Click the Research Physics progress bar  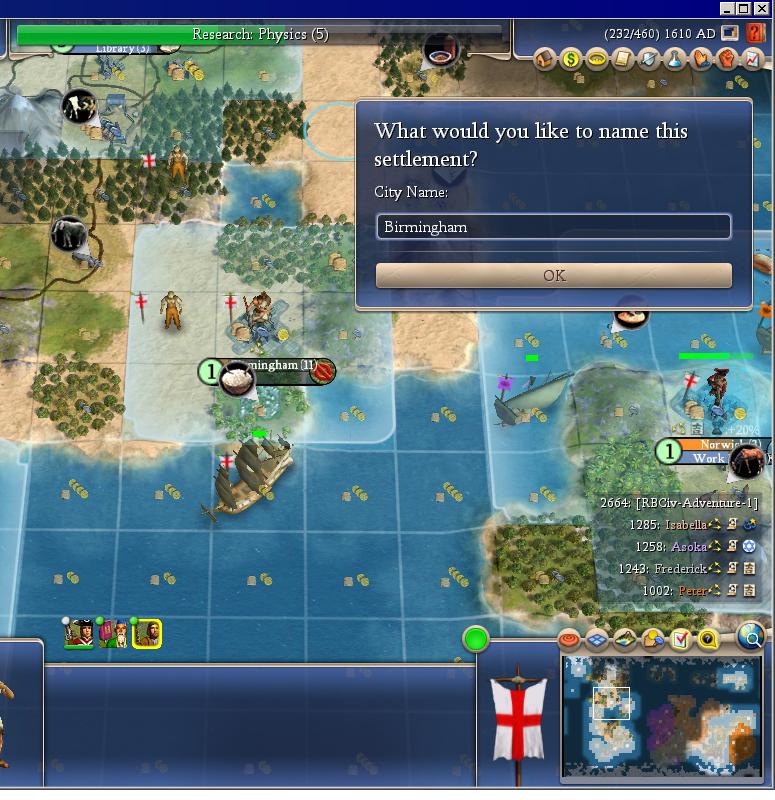[260, 35]
